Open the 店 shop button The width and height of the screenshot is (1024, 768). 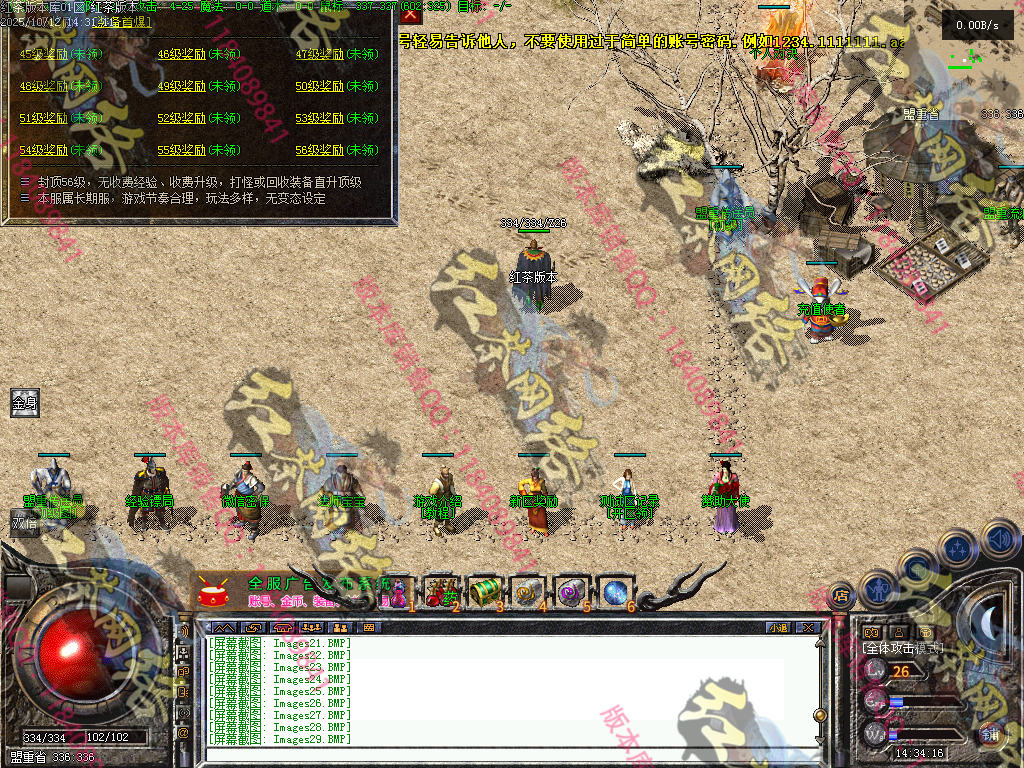point(841,595)
